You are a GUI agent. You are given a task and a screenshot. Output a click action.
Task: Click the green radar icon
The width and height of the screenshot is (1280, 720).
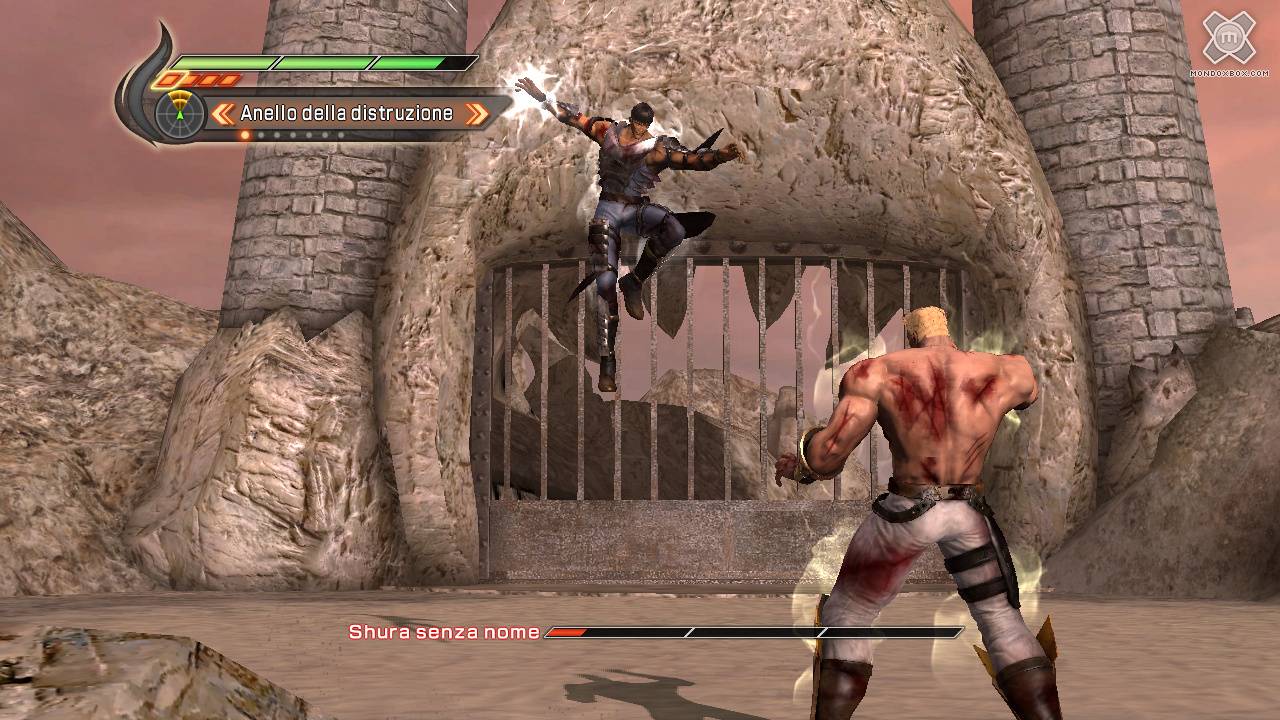(x=180, y=113)
